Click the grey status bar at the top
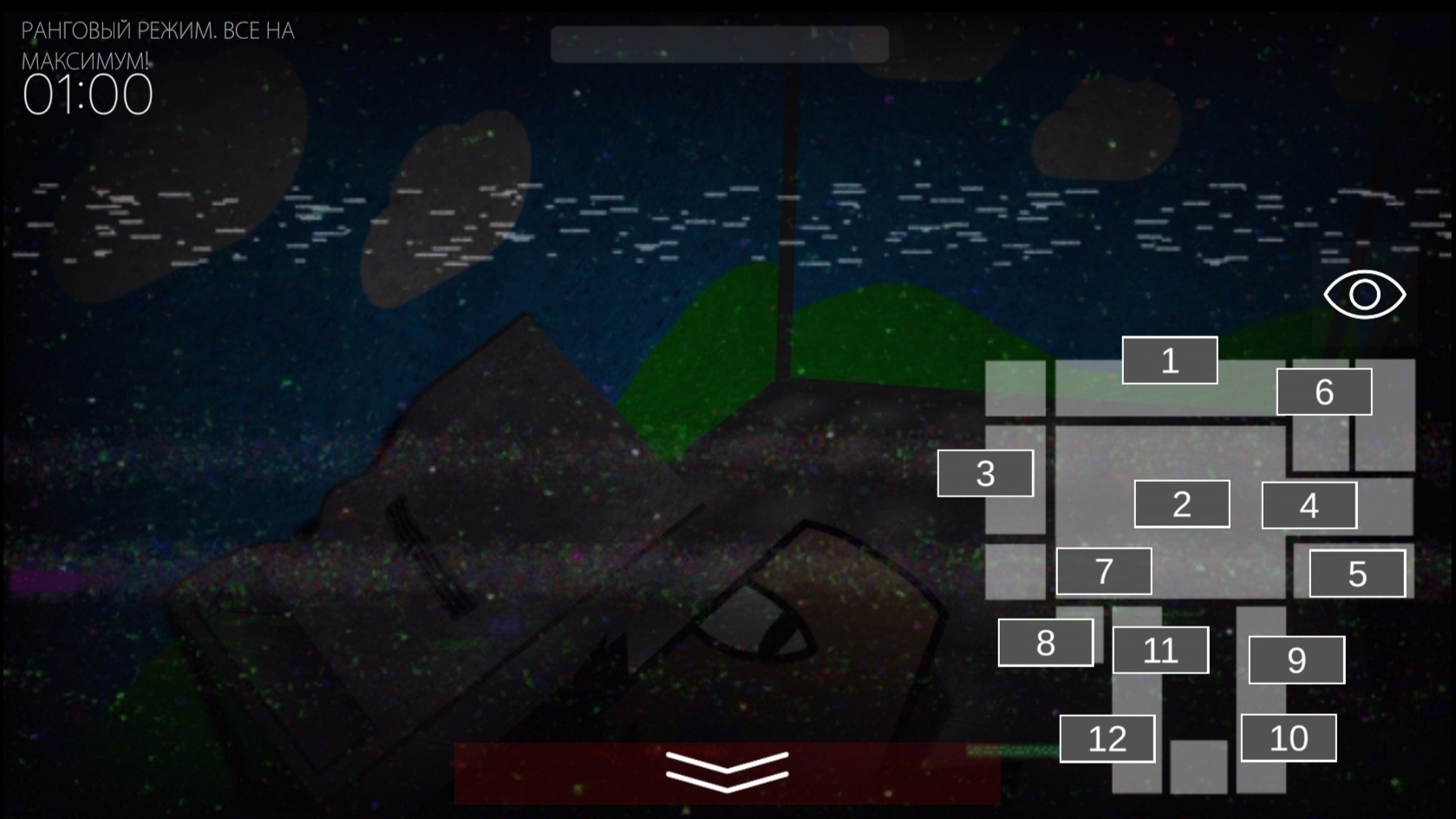 tap(722, 46)
